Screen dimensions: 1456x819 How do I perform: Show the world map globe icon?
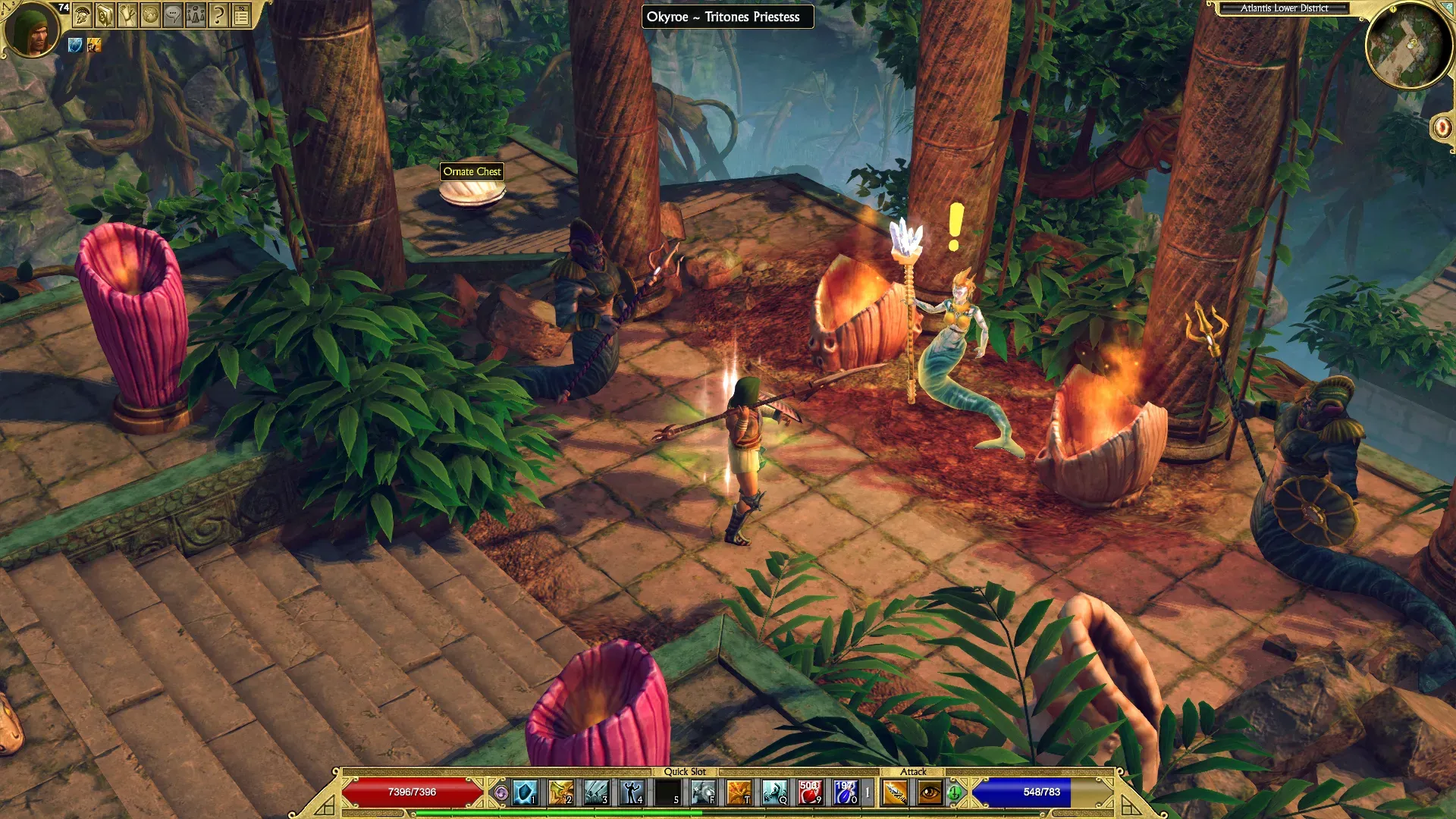150,15
